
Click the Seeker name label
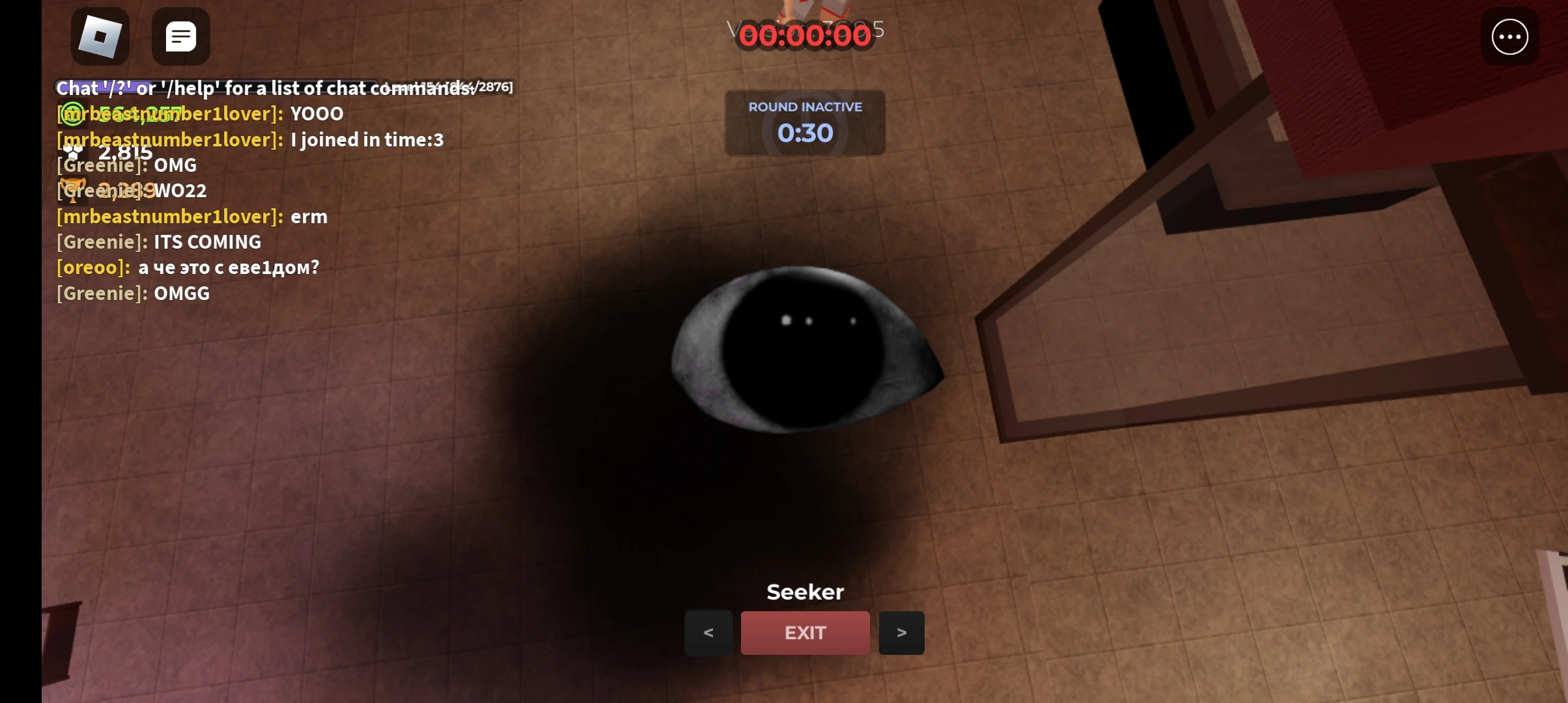click(x=805, y=591)
